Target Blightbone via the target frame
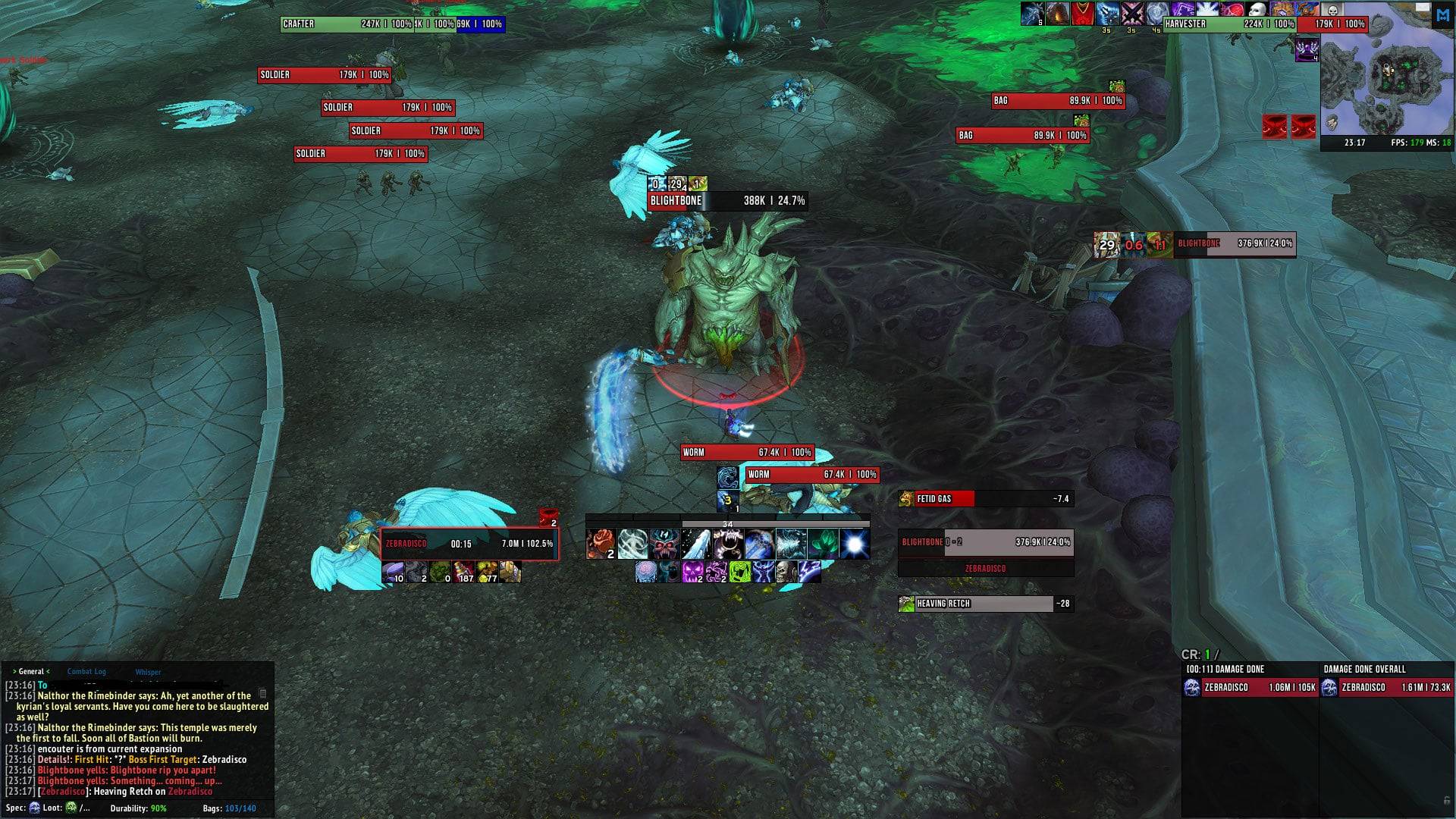 pyautogui.click(x=986, y=542)
